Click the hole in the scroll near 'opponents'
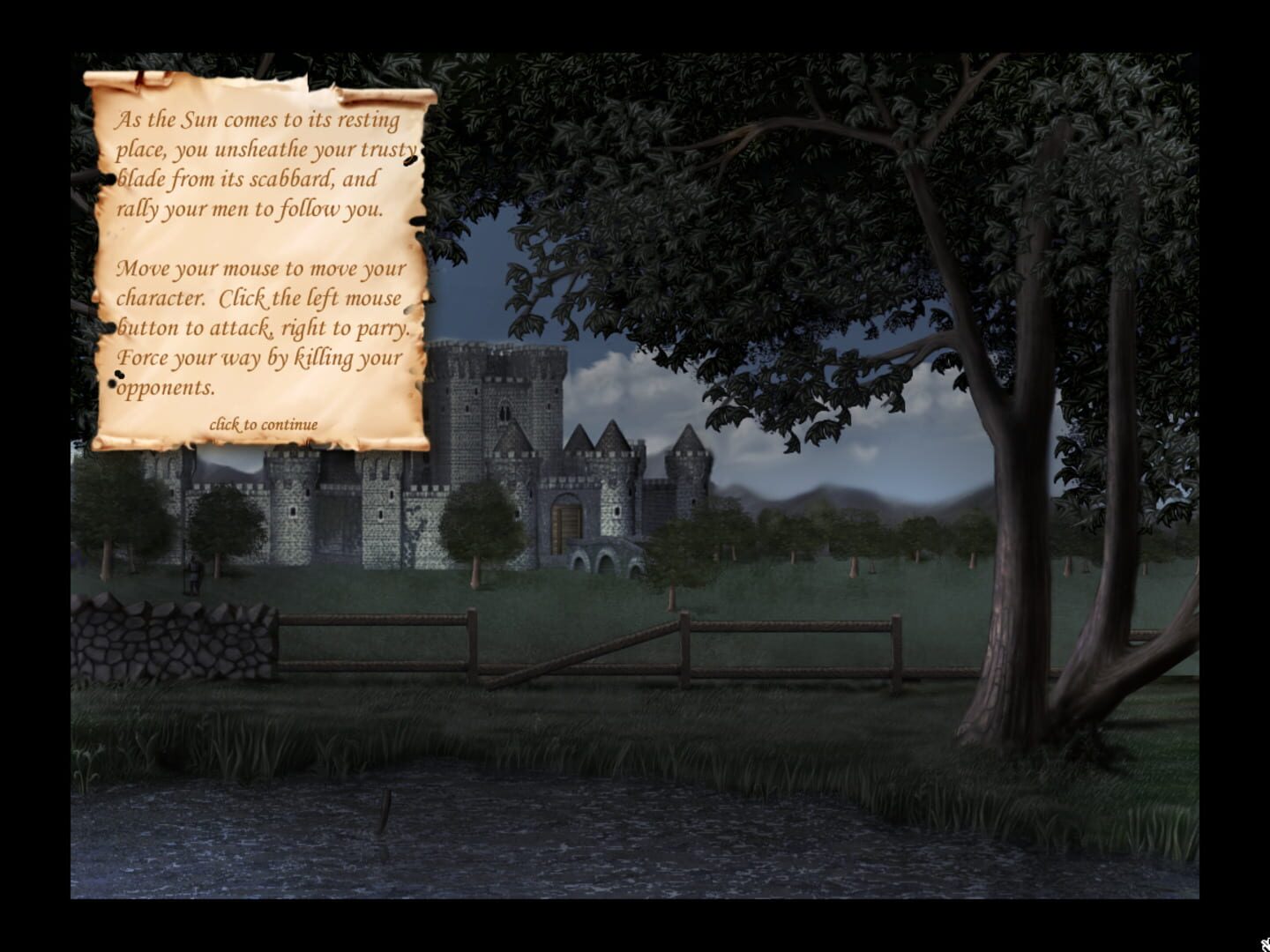 pyautogui.click(x=111, y=384)
